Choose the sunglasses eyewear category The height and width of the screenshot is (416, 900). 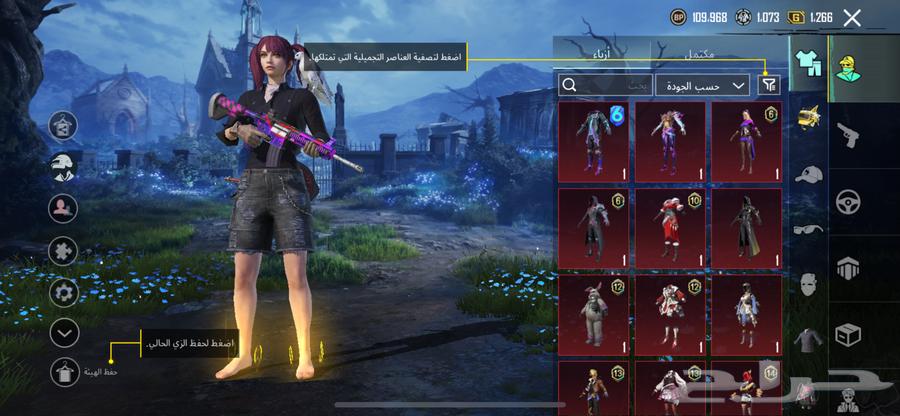807,229
